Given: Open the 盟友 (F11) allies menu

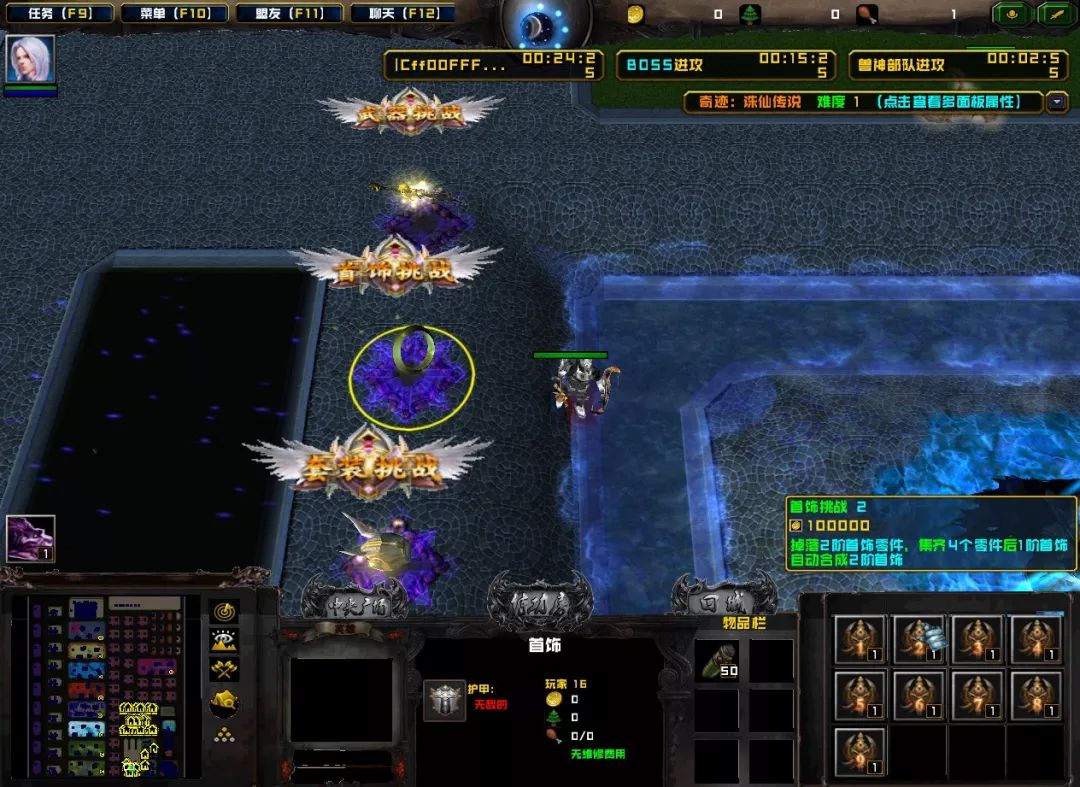Looking at the screenshot, I should 290,14.
